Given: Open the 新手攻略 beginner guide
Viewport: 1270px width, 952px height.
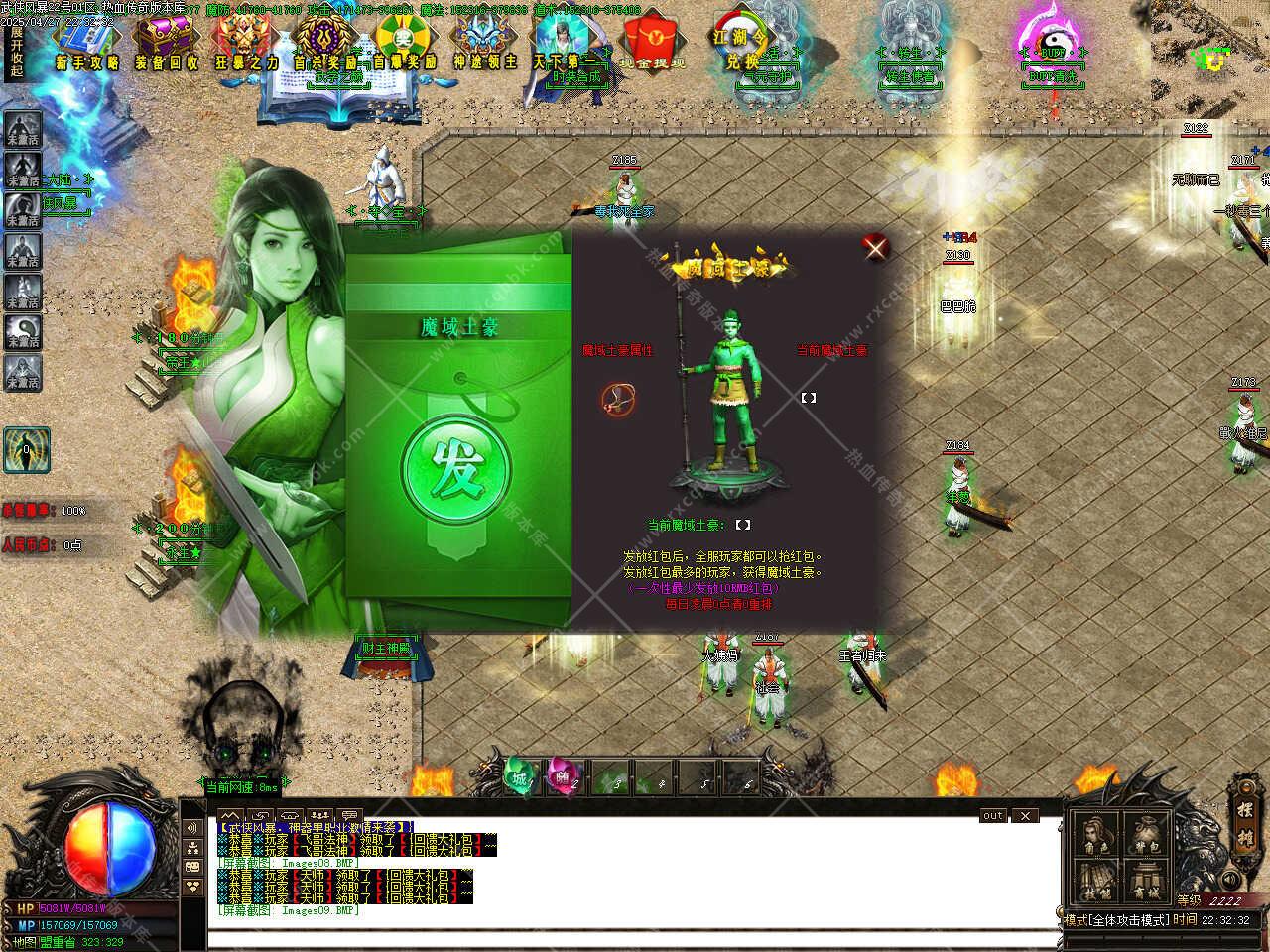Looking at the screenshot, I should tap(87, 45).
